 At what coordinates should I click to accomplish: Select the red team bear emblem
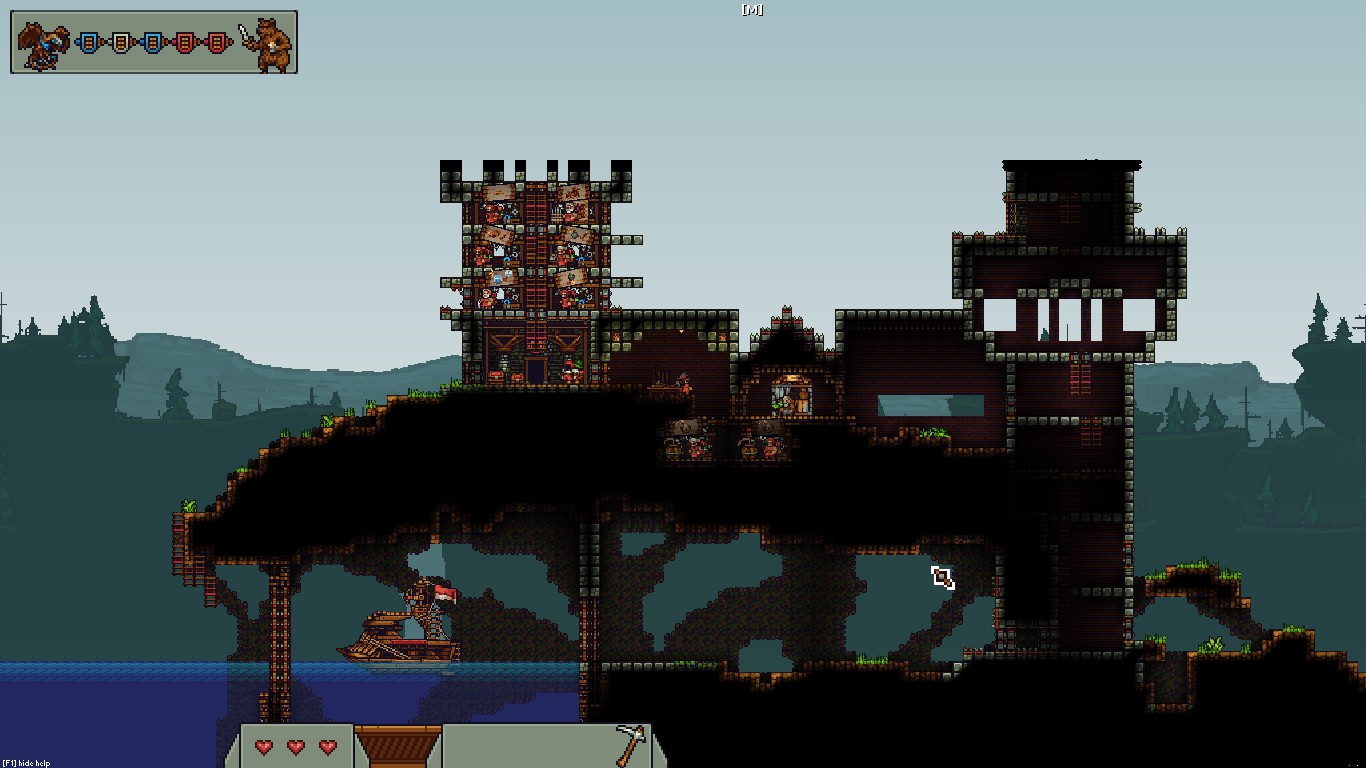269,44
